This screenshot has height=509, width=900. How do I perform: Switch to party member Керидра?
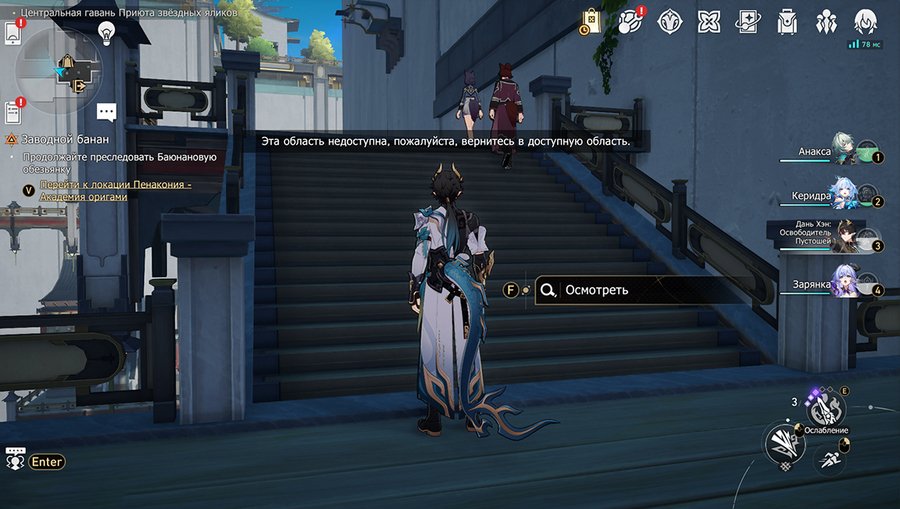[x=845, y=196]
